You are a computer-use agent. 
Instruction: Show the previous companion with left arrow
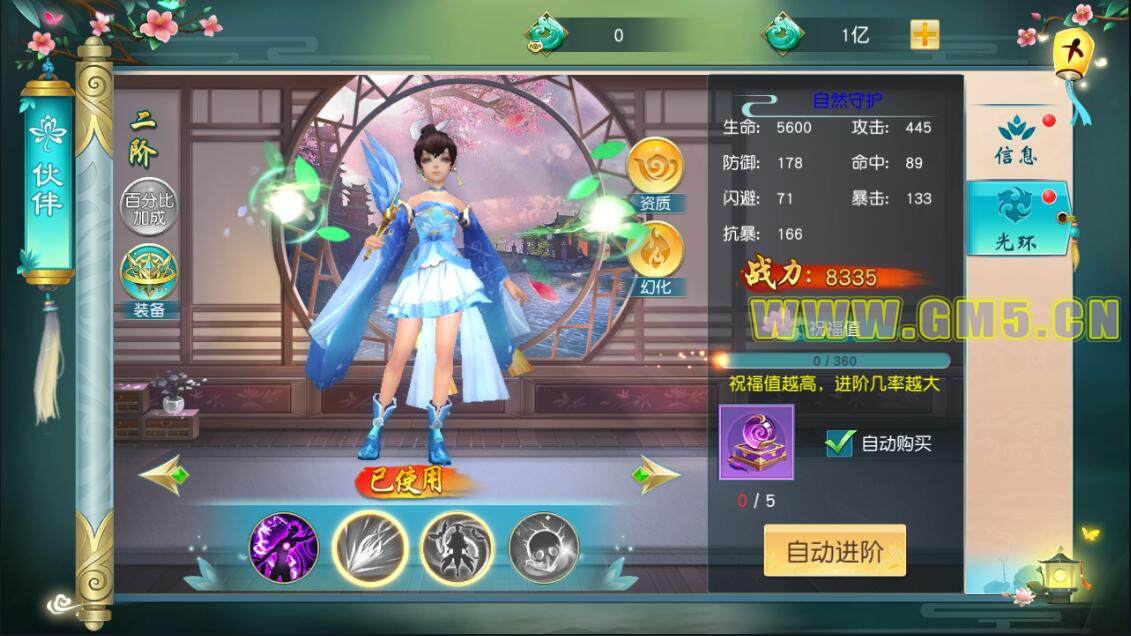[x=165, y=475]
